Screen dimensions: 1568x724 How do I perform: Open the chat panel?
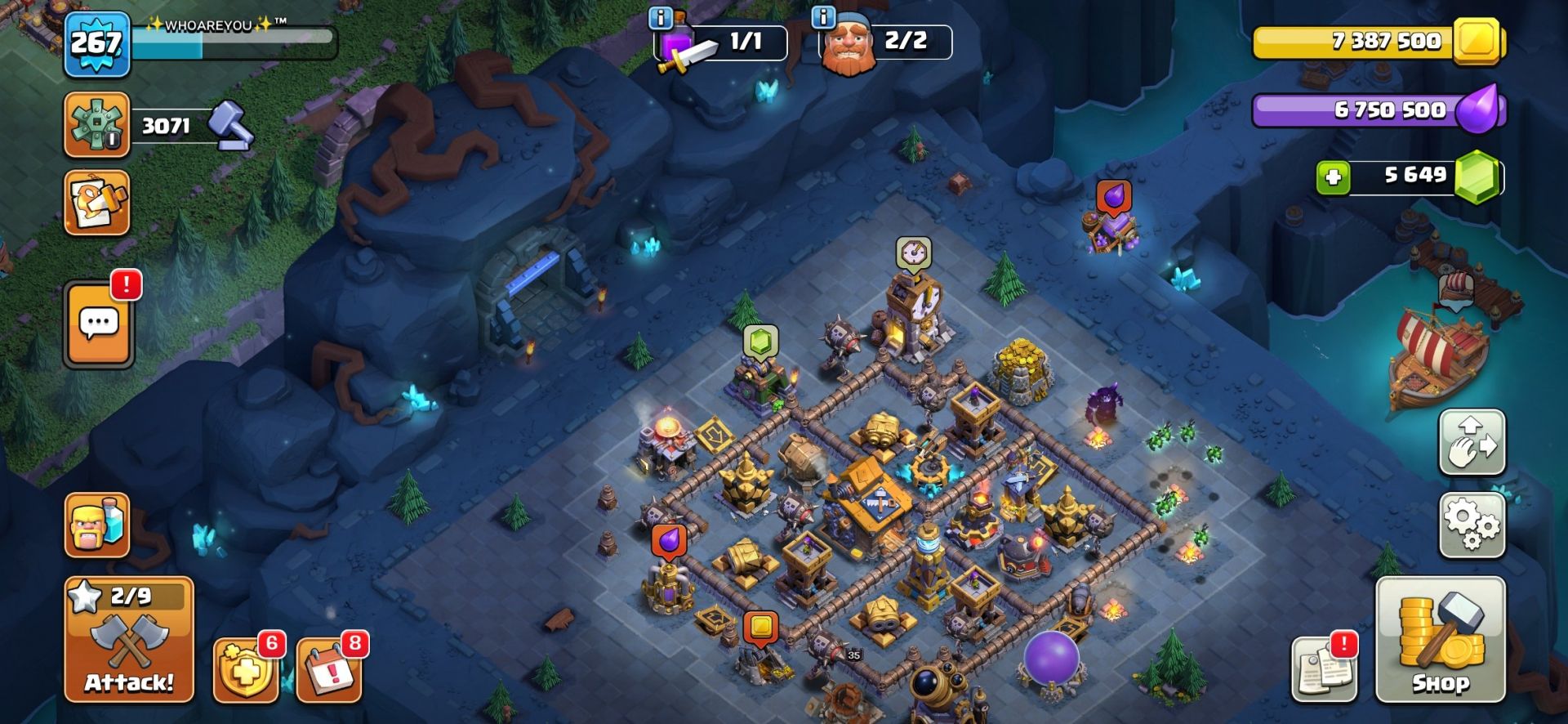point(99,324)
